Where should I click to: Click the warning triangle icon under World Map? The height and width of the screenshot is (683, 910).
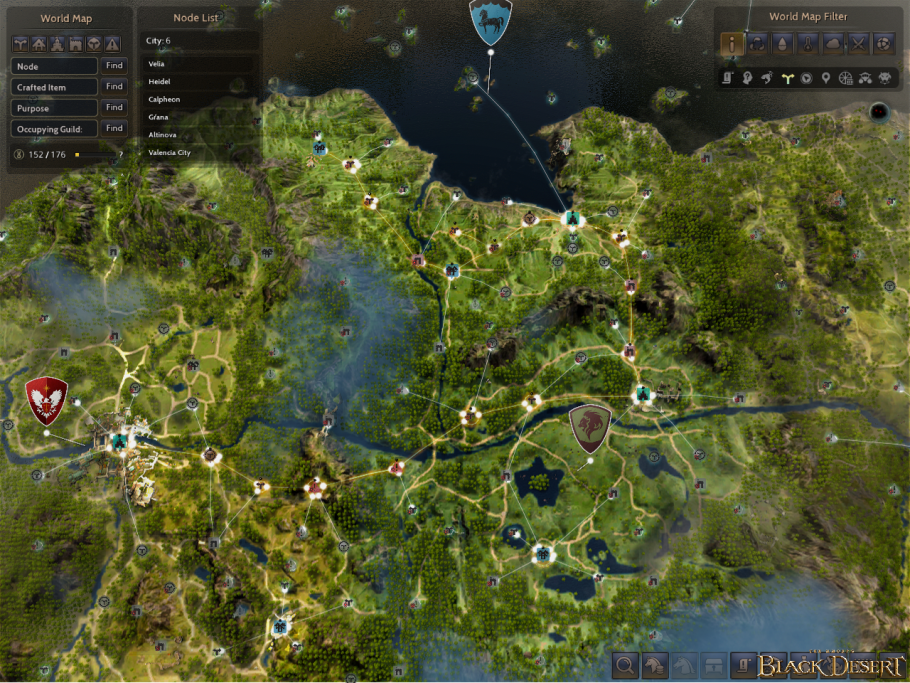pyautogui.click(x=112, y=43)
